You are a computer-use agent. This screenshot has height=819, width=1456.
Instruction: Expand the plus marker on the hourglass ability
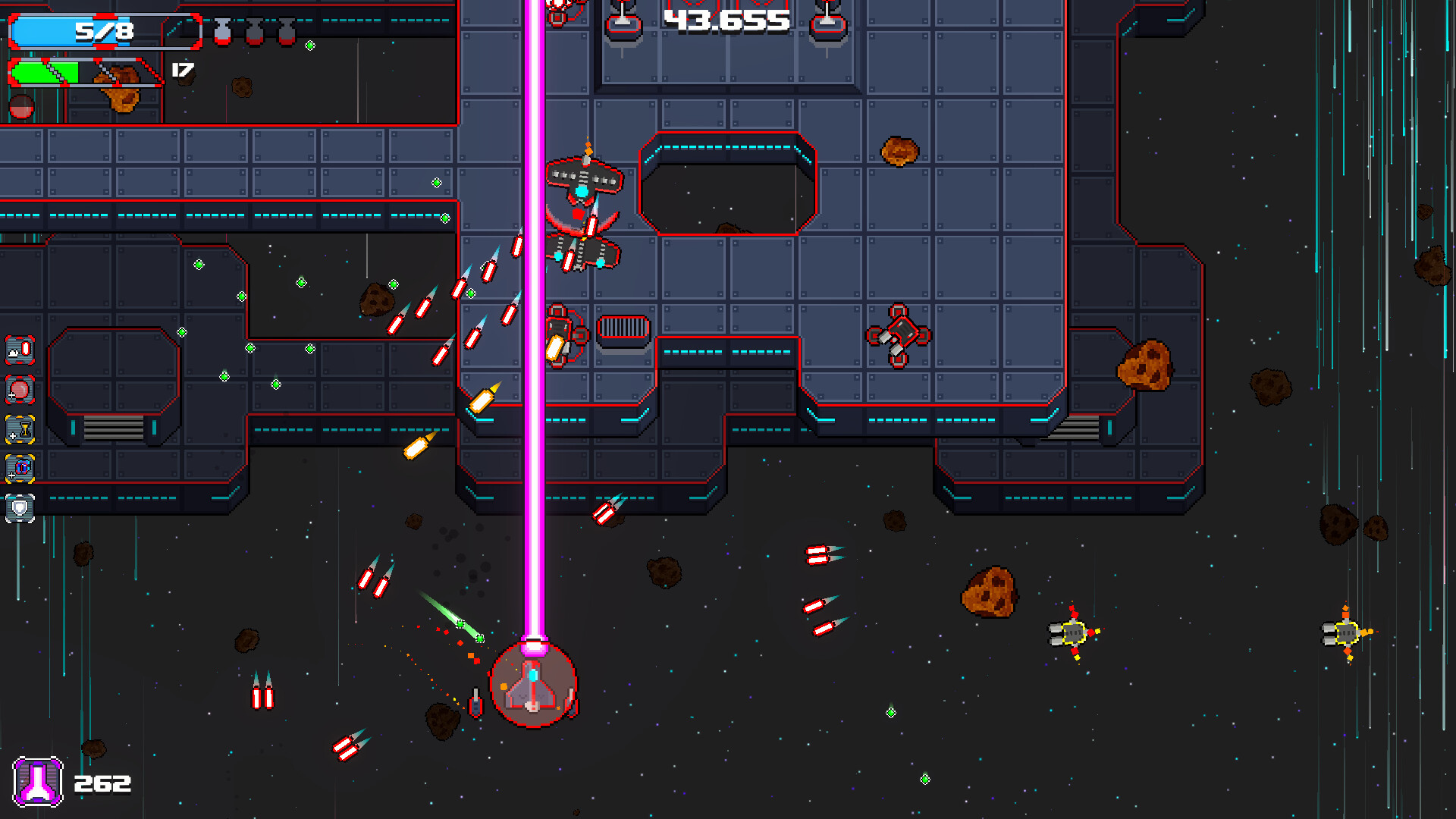point(12,436)
